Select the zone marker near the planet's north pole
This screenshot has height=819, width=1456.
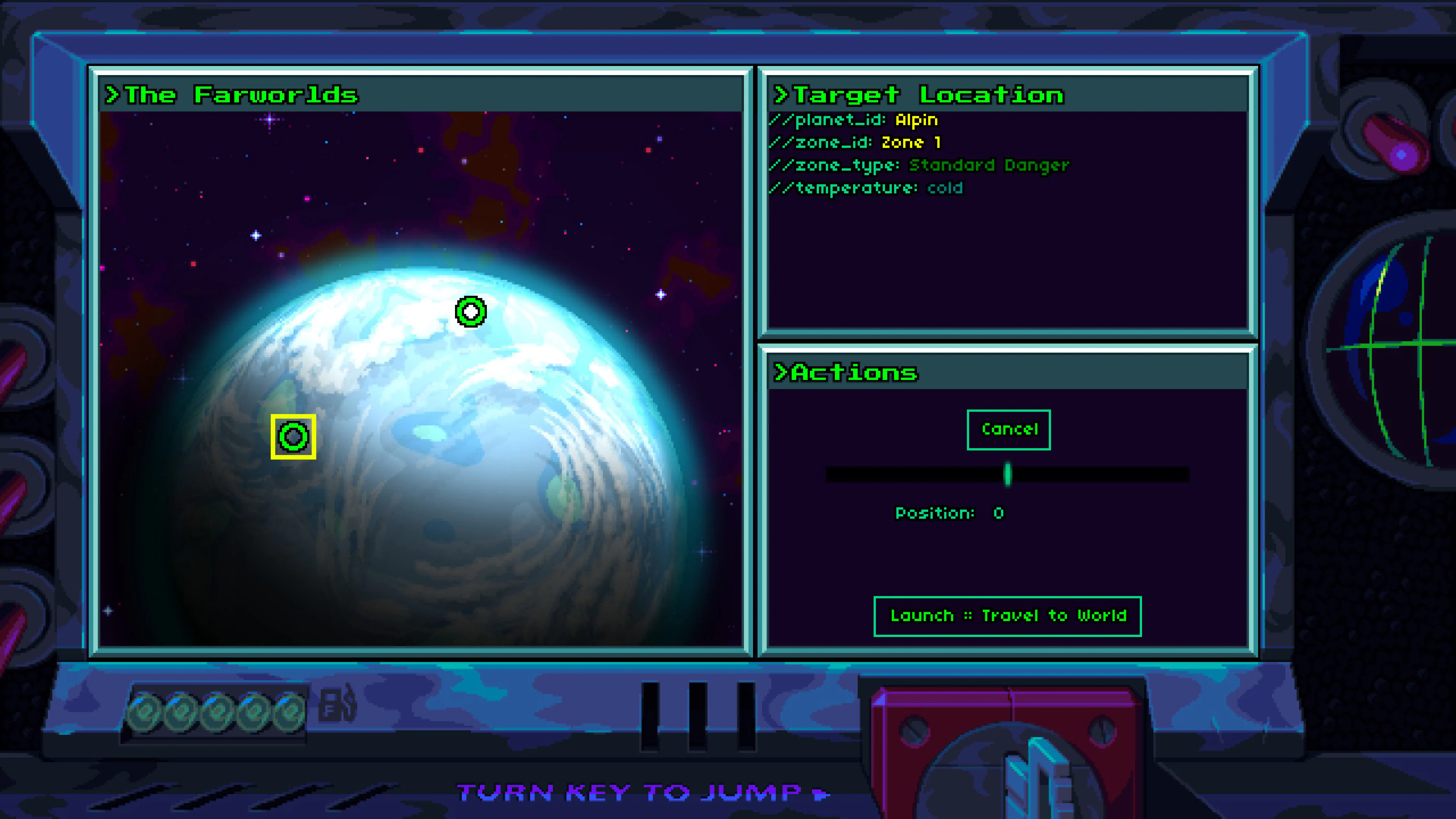pos(470,311)
